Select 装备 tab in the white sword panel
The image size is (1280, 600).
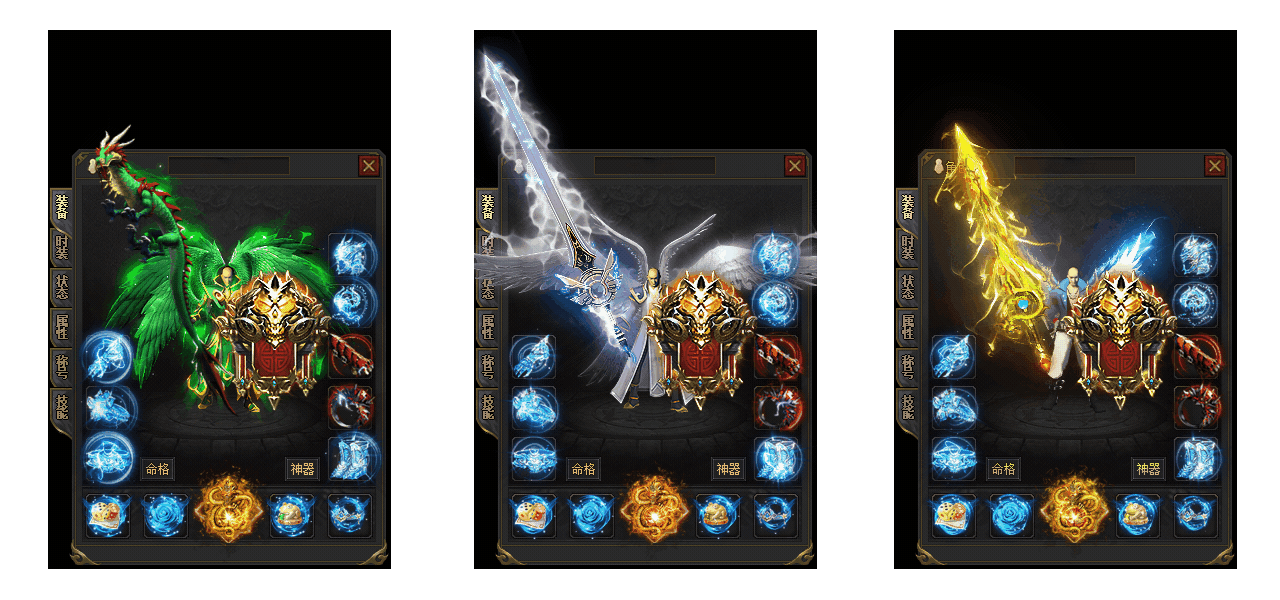487,207
